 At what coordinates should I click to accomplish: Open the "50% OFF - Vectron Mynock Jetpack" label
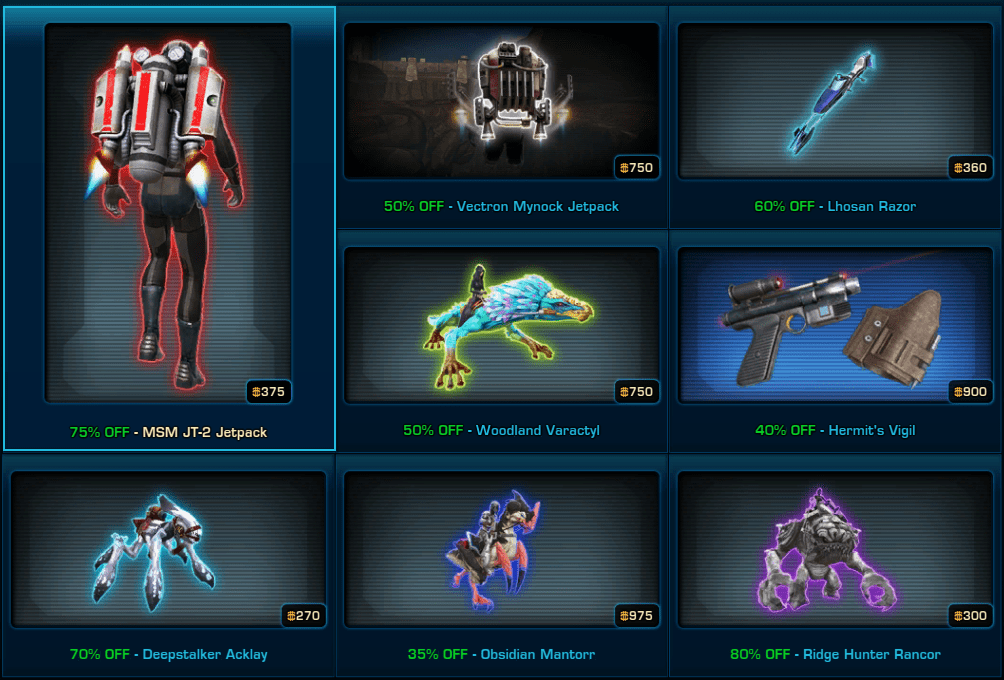[501, 207]
